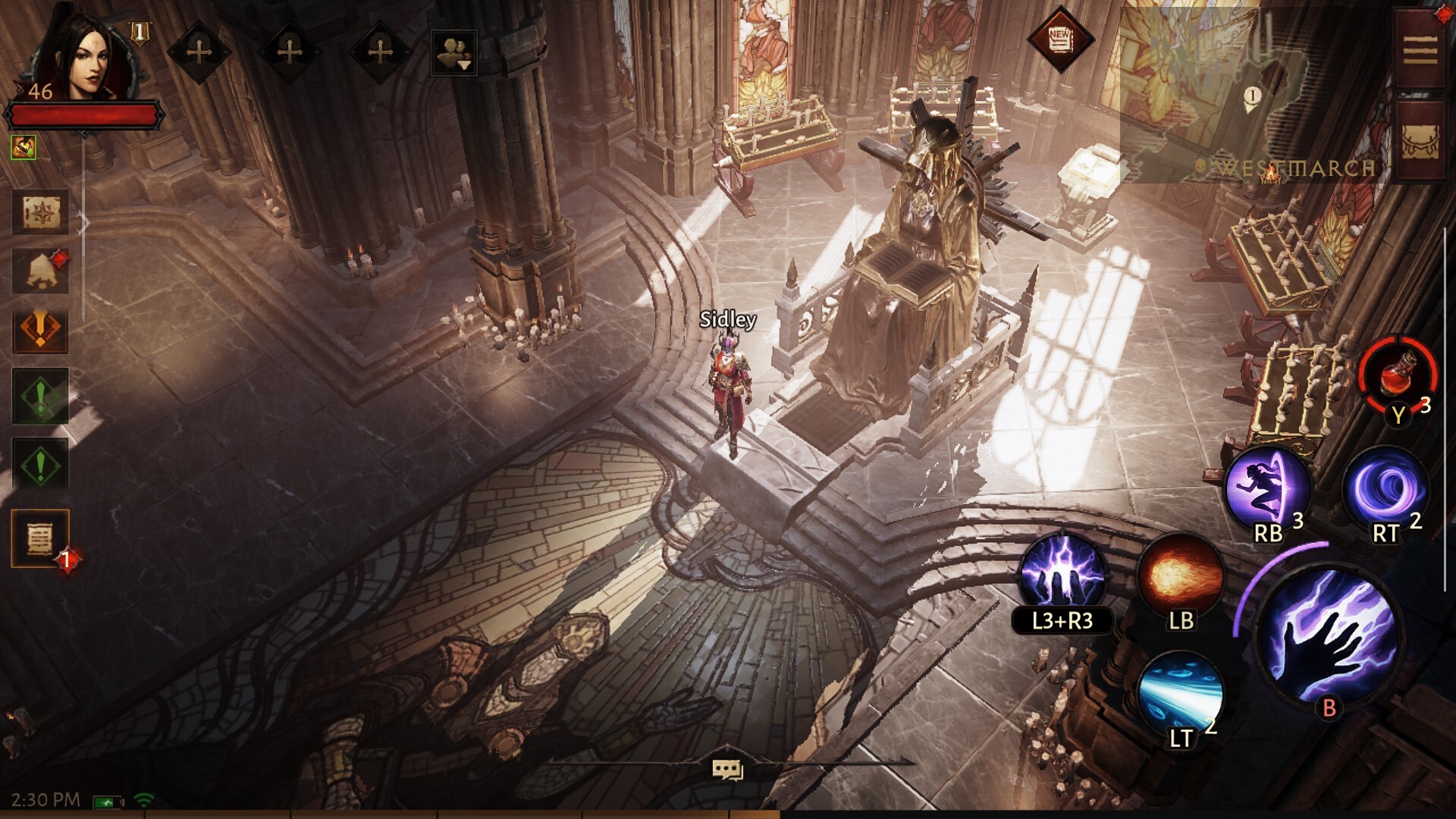This screenshot has height=819, width=1456.
Task: Expand the side panel arrow
Action: pyautogui.click(x=84, y=223)
